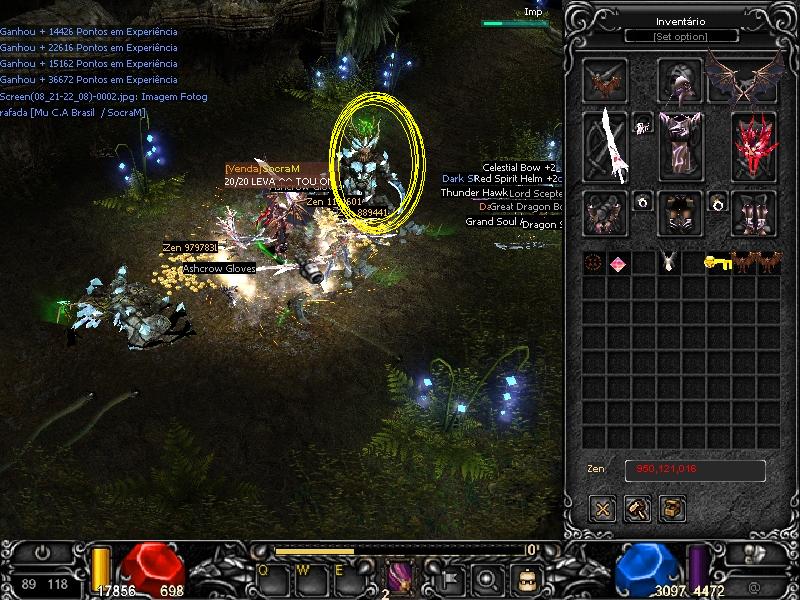Image resolution: width=800 pixels, height=600 pixels.
Task: Select the pet slot with winged creature
Action: click(605, 80)
